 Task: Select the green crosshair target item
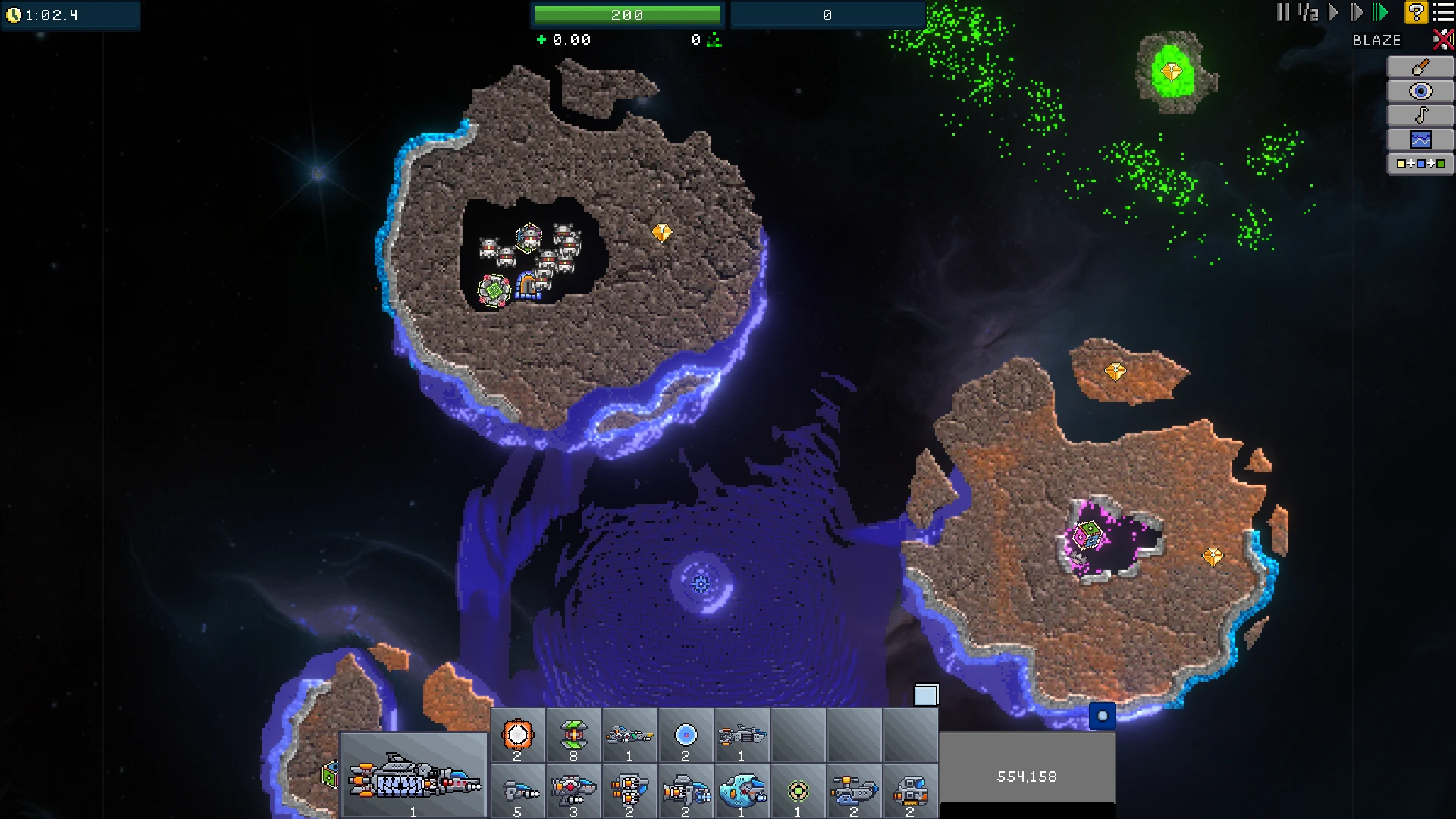click(x=798, y=792)
